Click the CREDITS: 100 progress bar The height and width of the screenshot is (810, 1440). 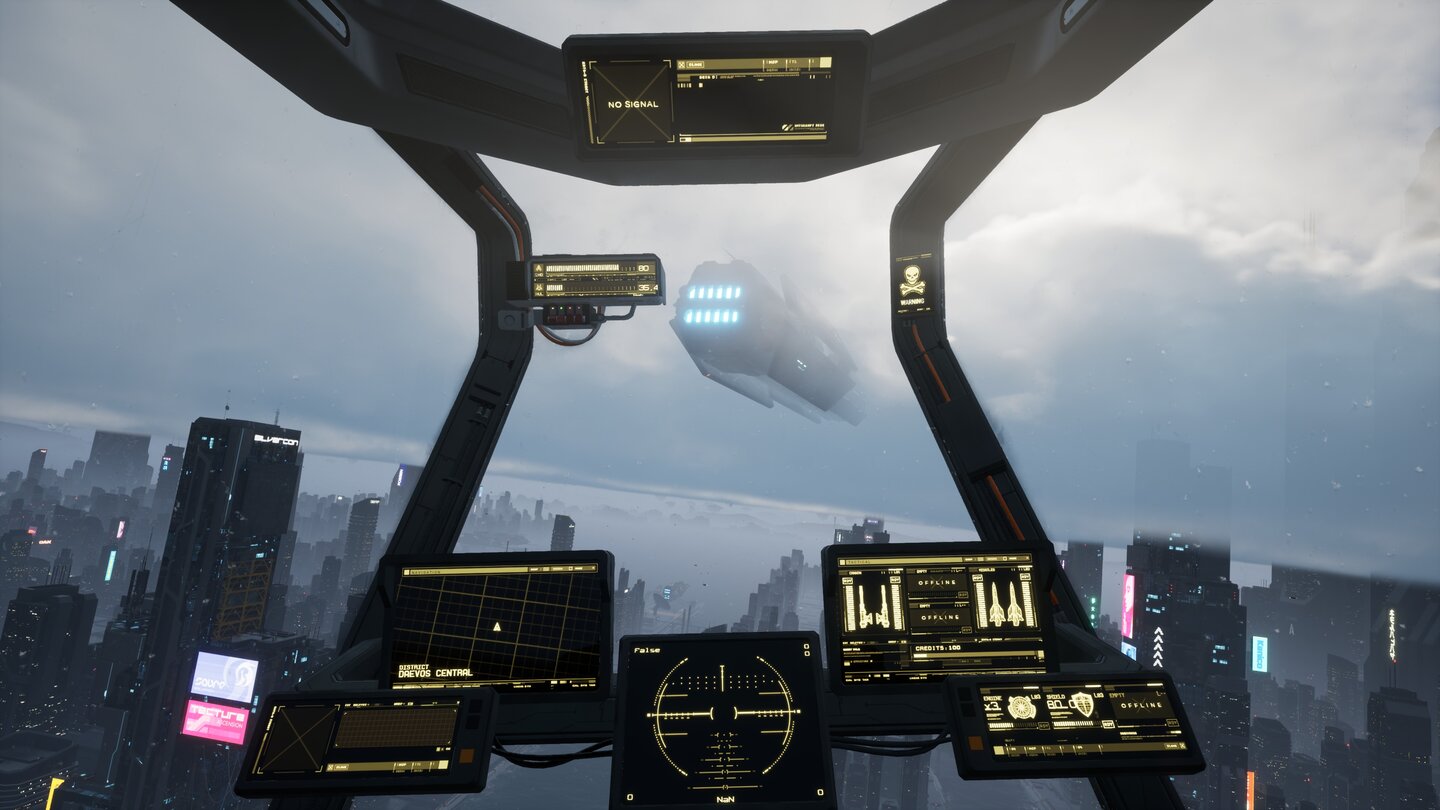tap(974, 655)
